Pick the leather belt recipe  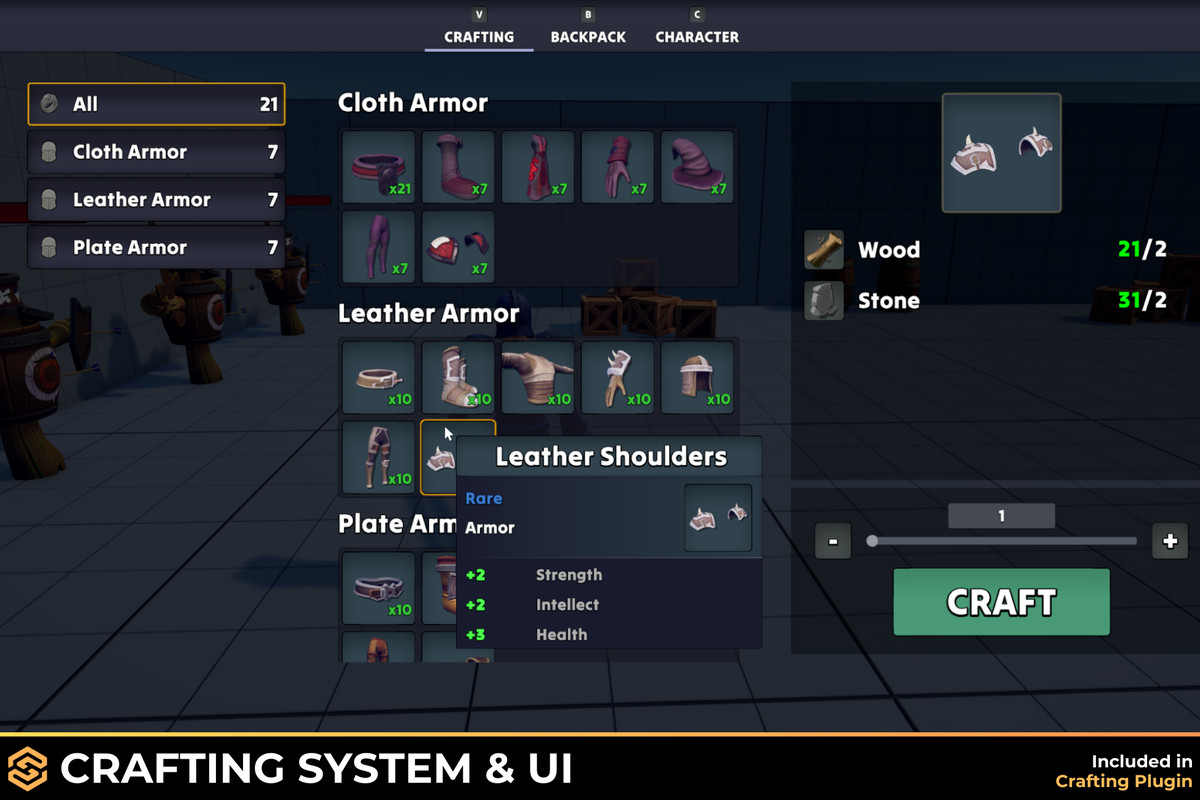point(379,378)
